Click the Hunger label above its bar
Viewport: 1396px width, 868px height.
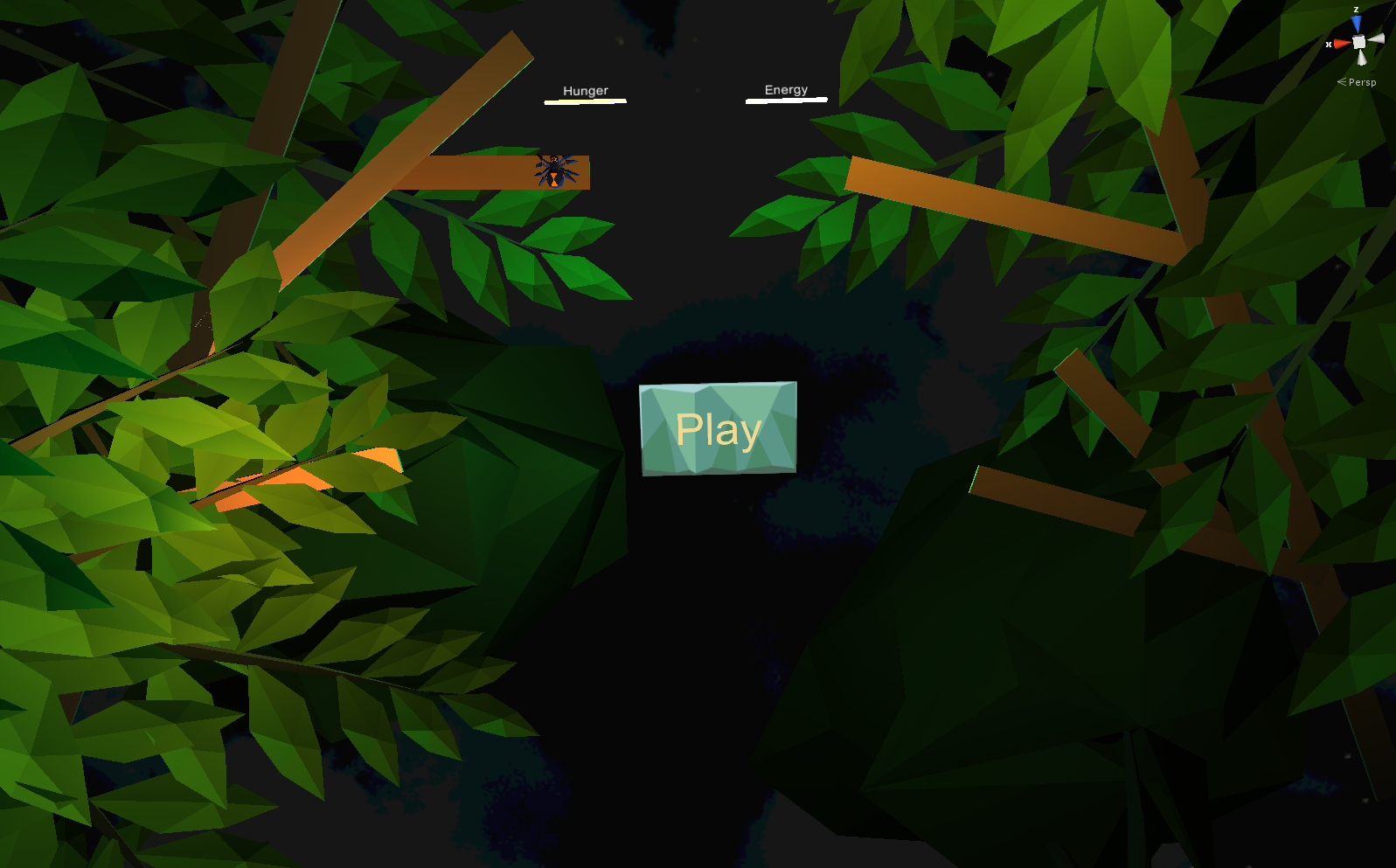click(586, 90)
